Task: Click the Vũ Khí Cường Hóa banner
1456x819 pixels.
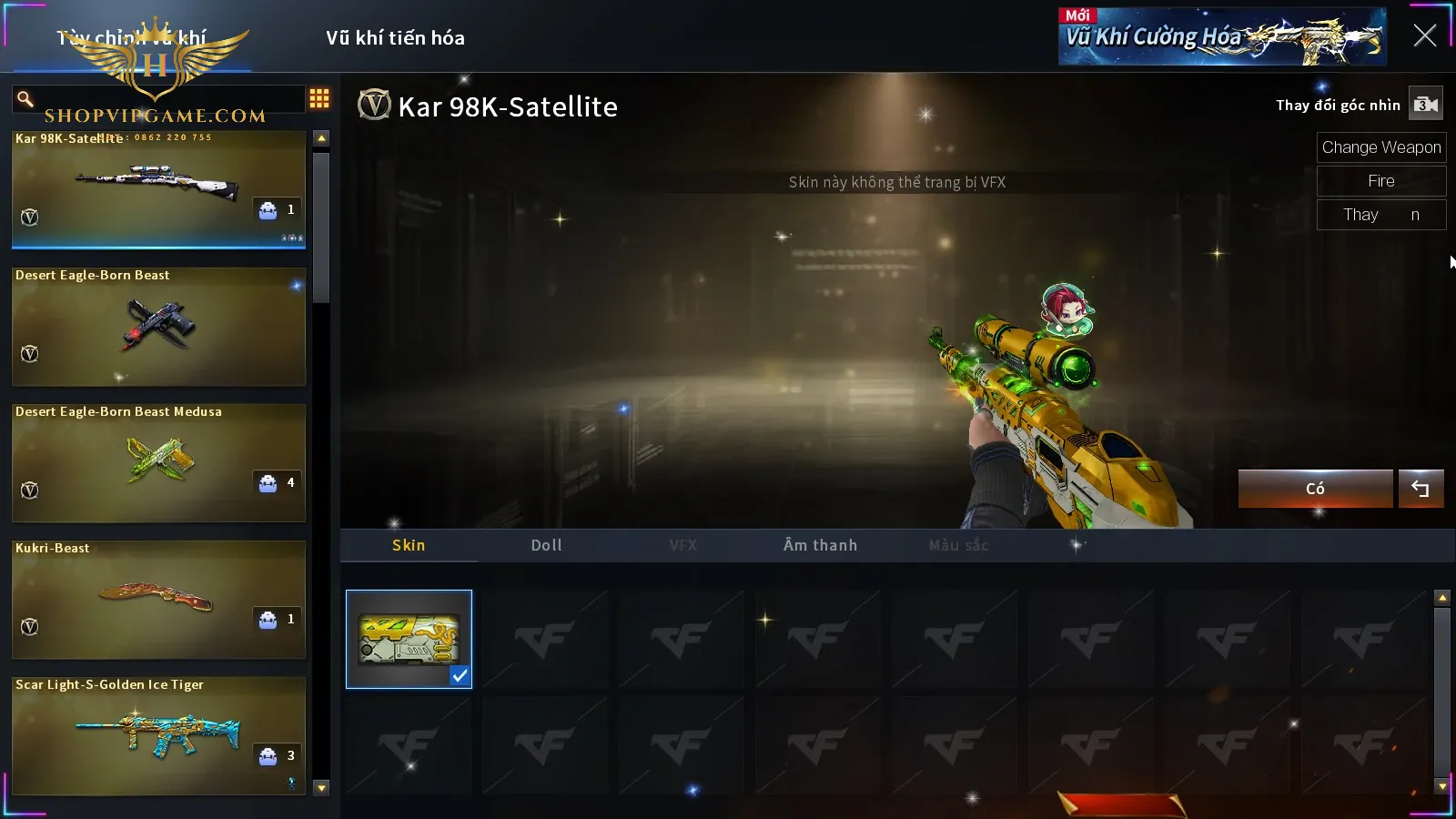Action: 1221,36
